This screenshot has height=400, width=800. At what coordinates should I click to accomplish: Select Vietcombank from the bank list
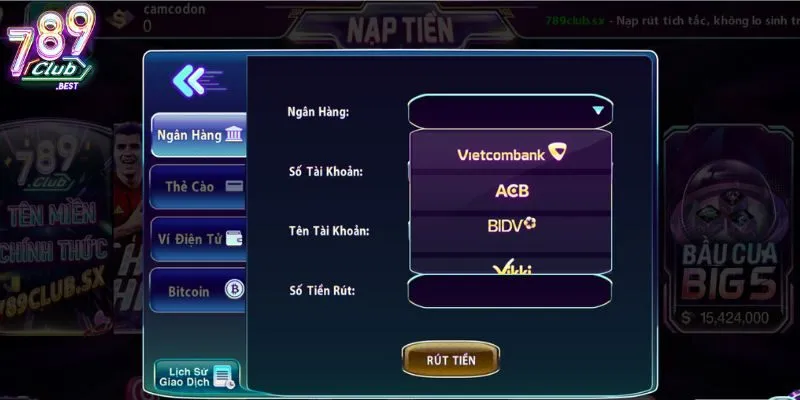tap(510, 154)
